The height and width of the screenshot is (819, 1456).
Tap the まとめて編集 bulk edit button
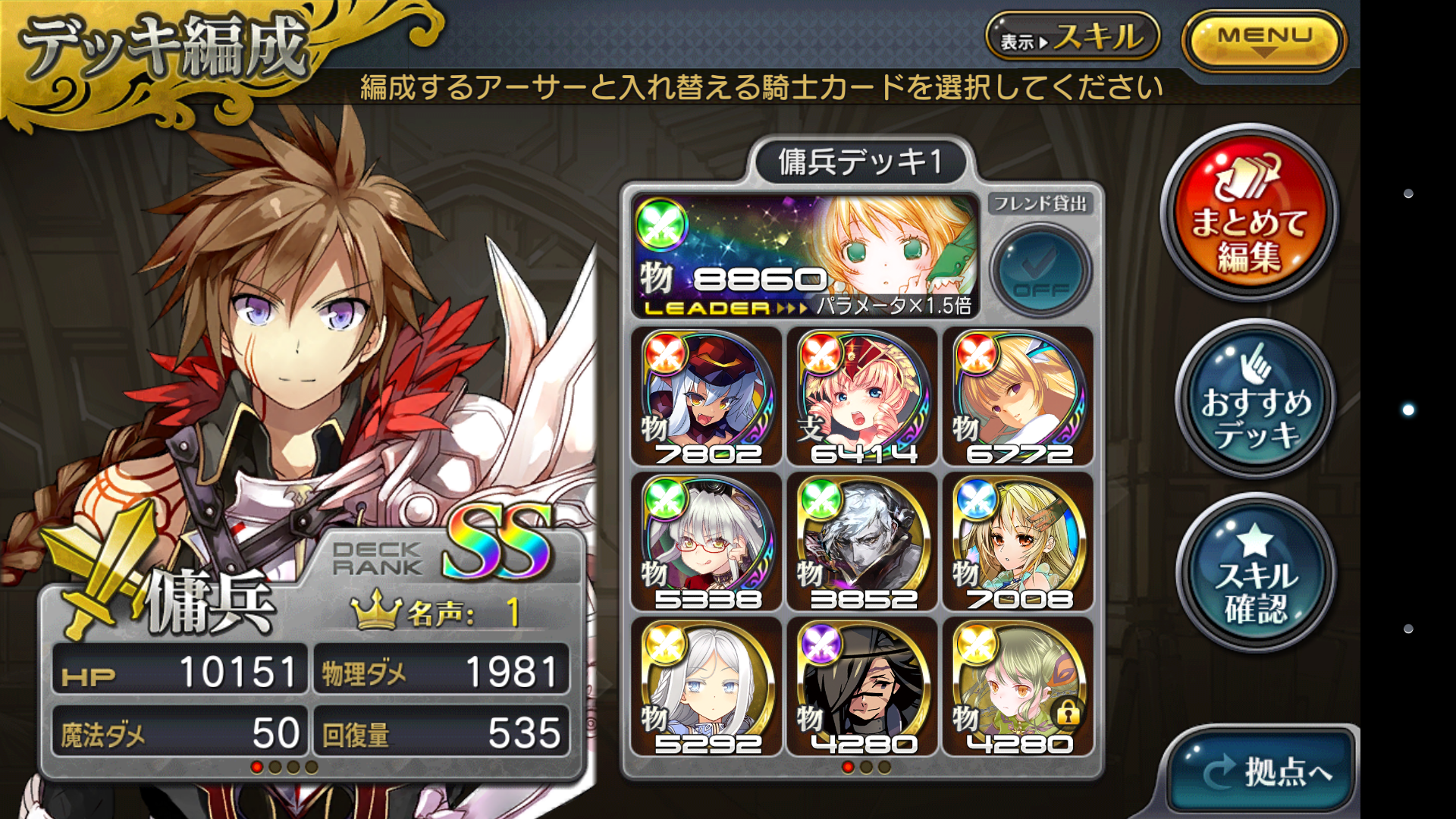click(1249, 216)
